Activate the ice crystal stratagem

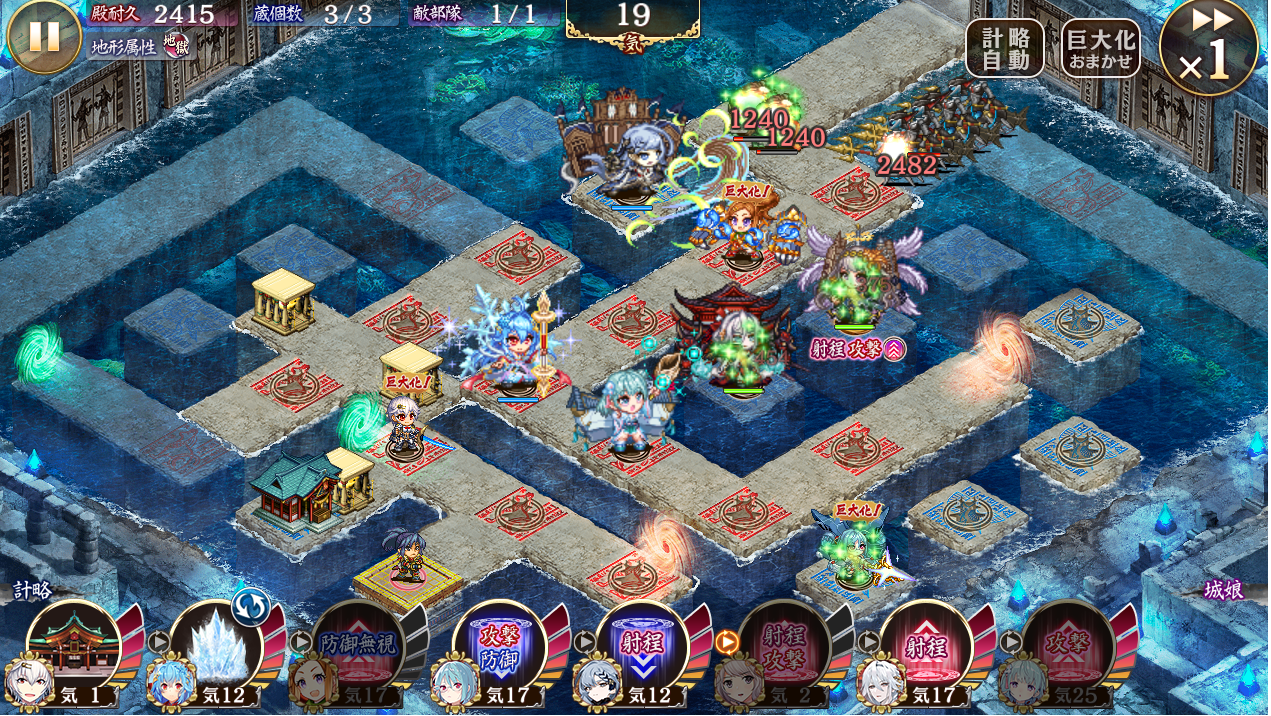pyautogui.click(x=215, y=646)
